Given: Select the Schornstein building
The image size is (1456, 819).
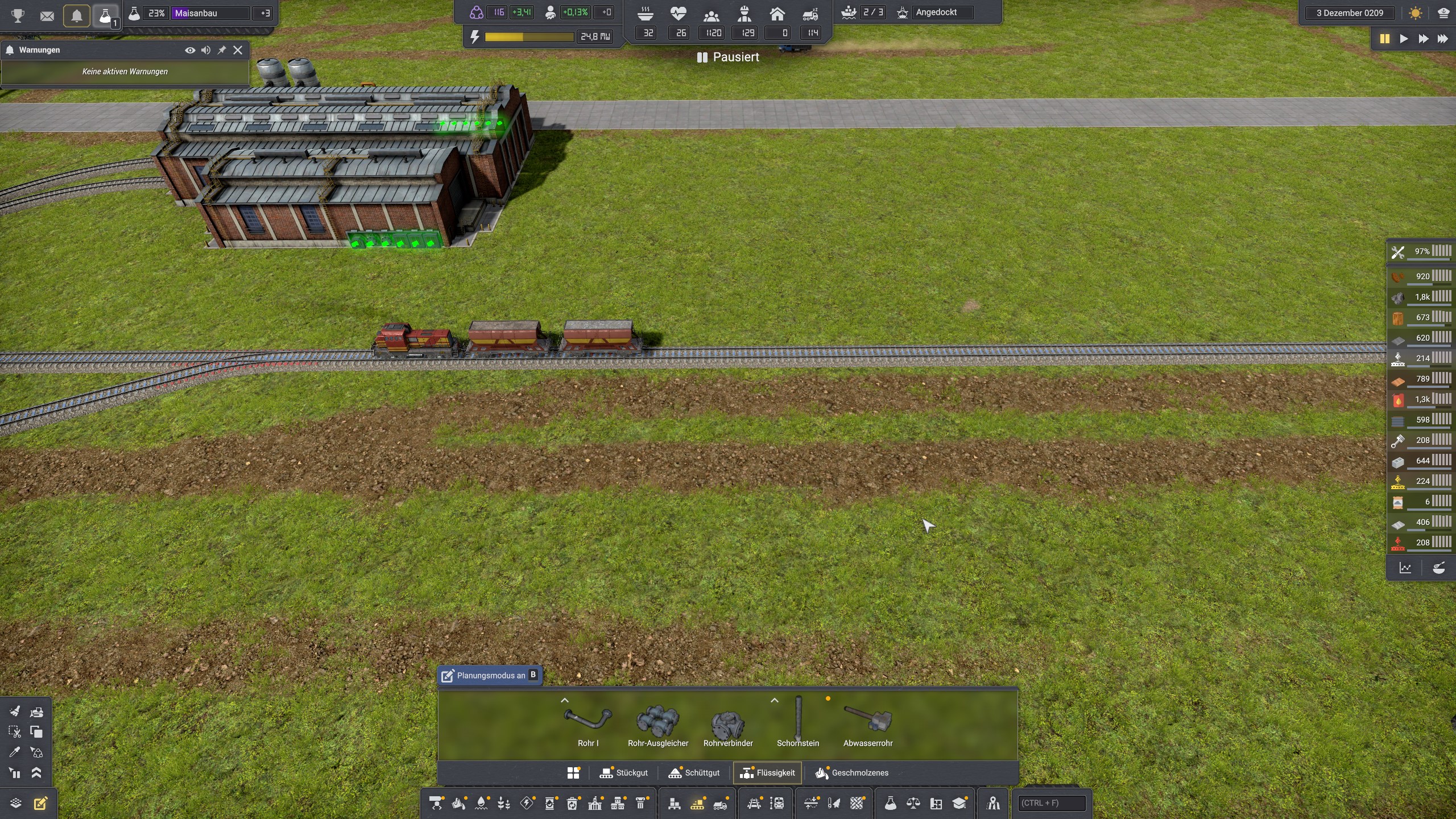Looking at the screenshot, I should pyautogui.click(x=798, y=722).
